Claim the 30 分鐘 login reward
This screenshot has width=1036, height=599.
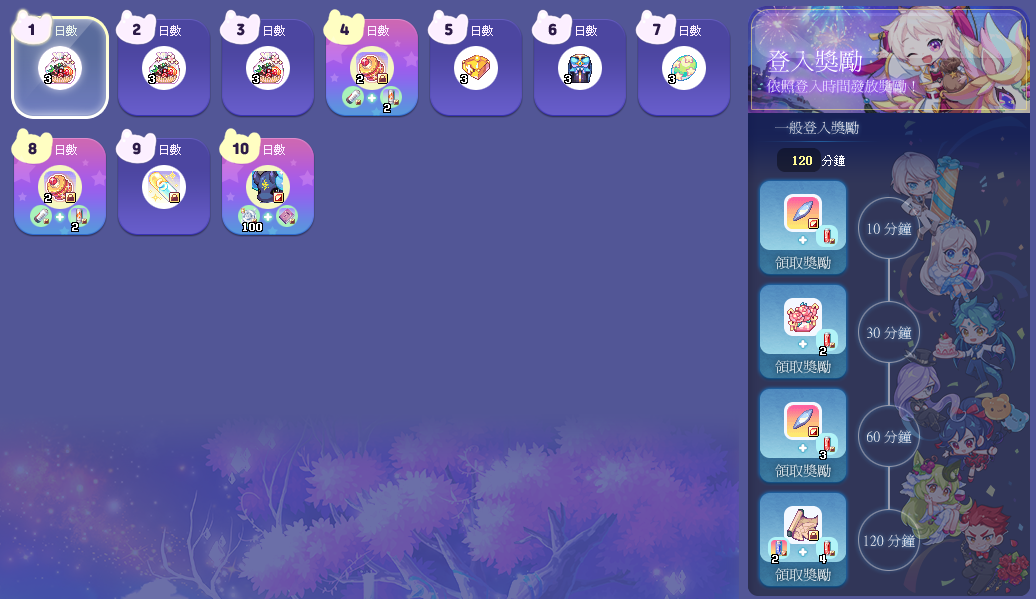coord(803,366)
